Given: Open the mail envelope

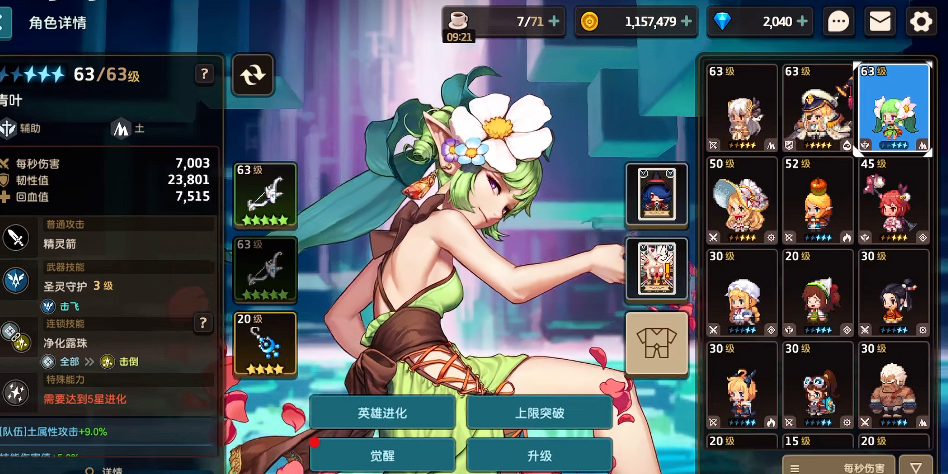Looking at the screenshot, I should tap(880, 21).
